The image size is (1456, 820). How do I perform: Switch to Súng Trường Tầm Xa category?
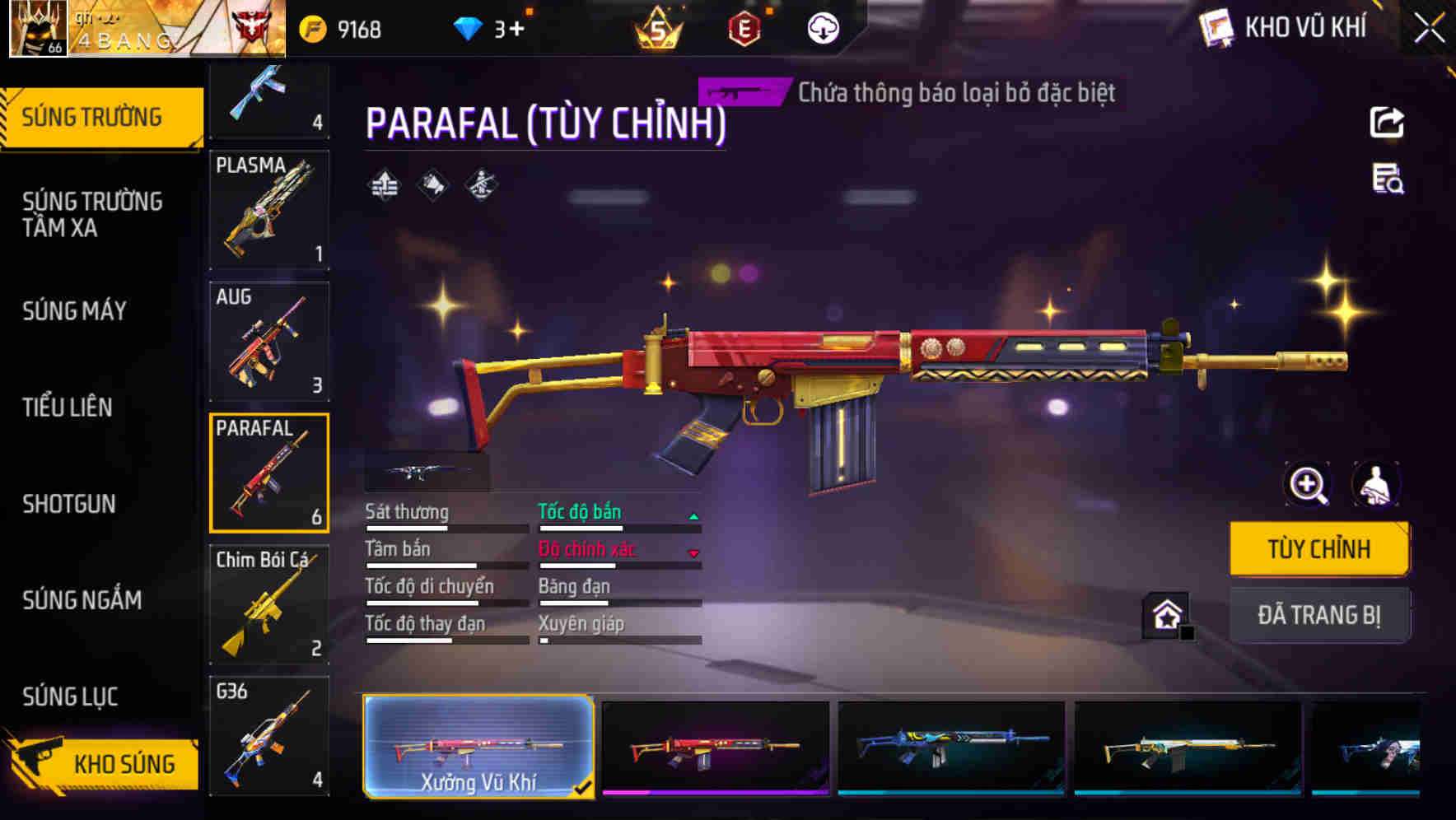click(92, 214)
